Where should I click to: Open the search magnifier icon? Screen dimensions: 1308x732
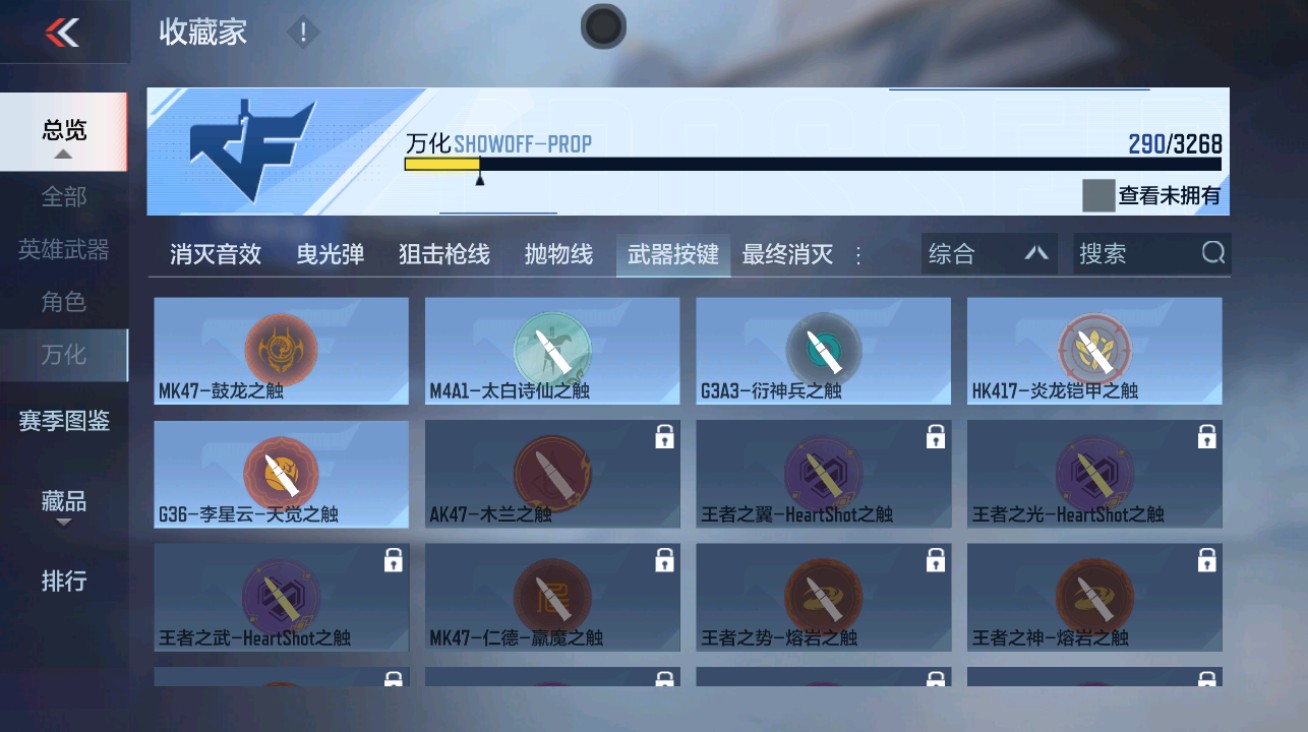click(x=1213, y=253)
